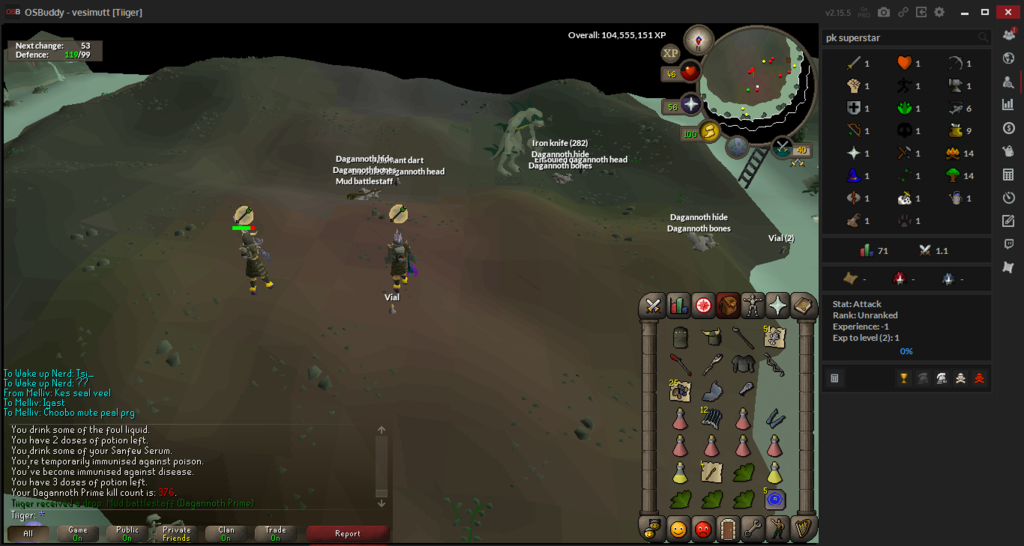1024x546 pixels.
Task: Use the special attack orb
Action: (x=737, y=148)
